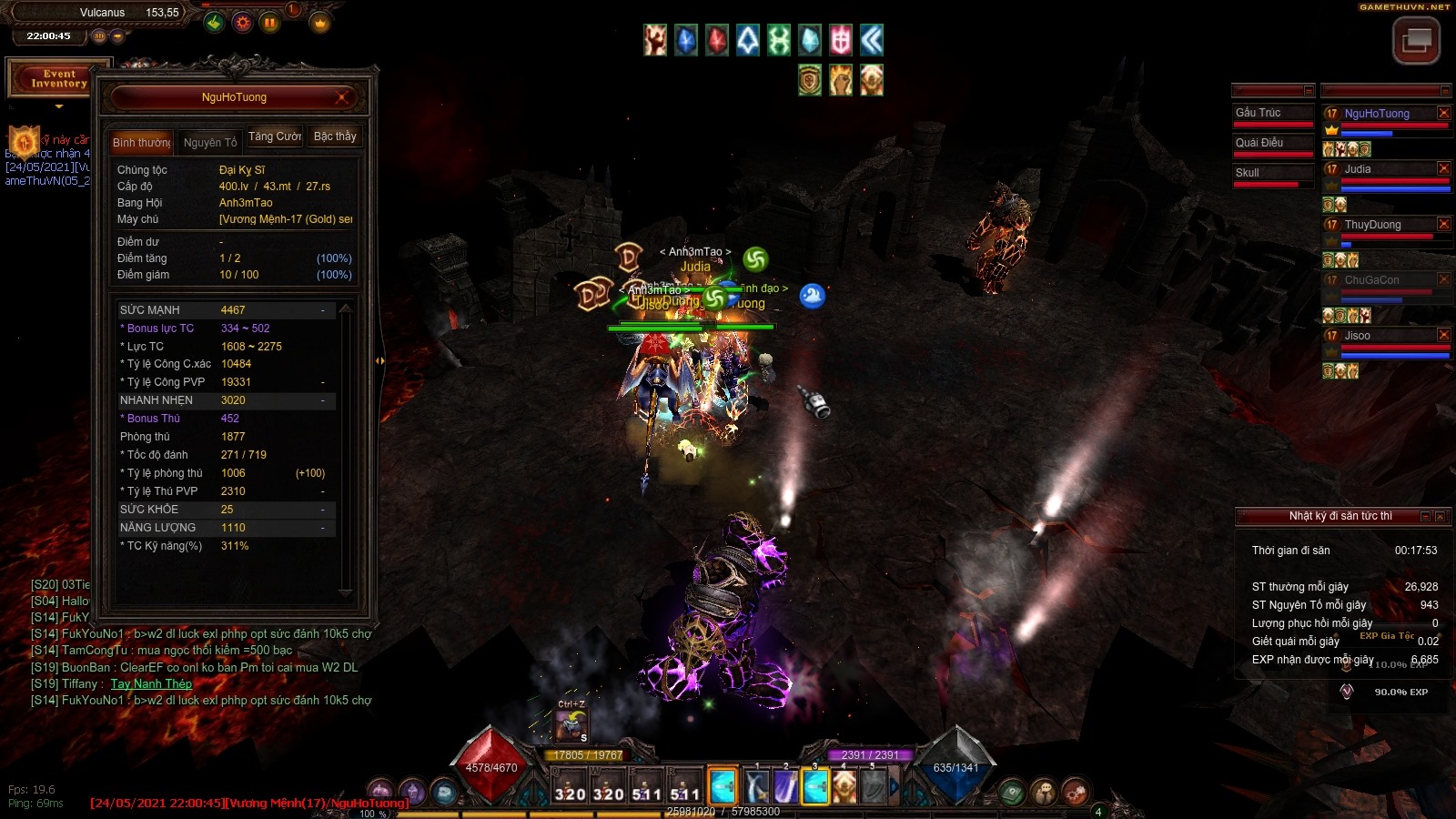Activate skill in hotbar slot 1
Image resolution: width=1456 pixels, height=819 pixels.
756,787
